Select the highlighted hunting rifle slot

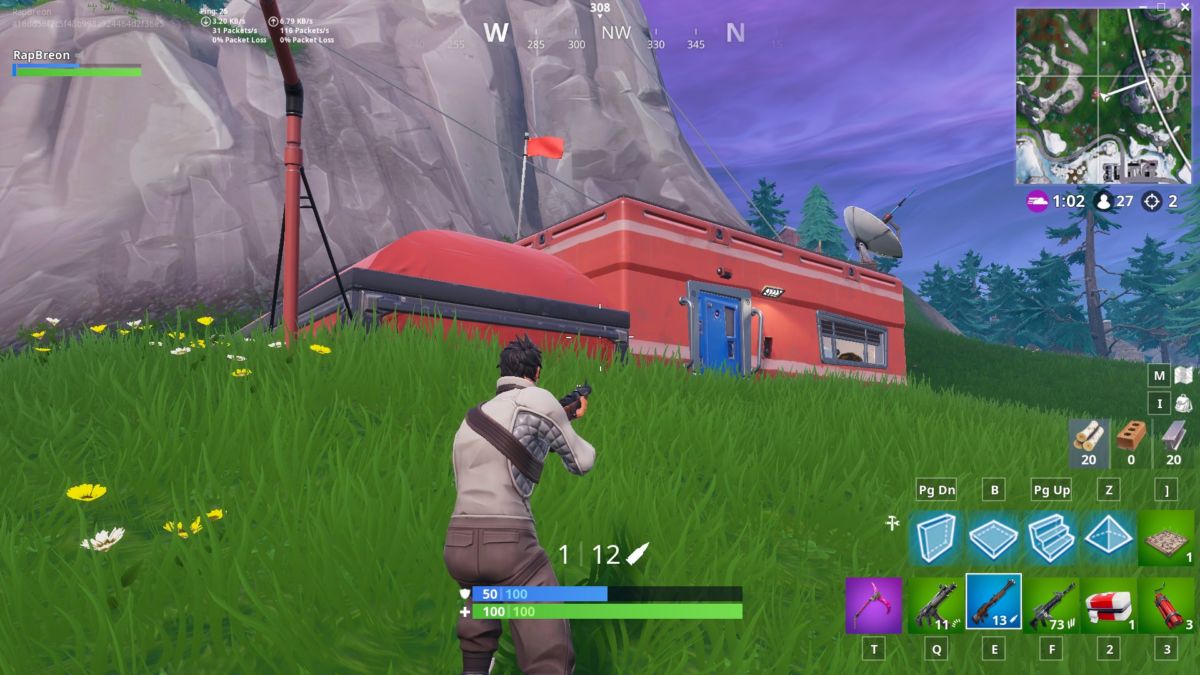(993, 603)
